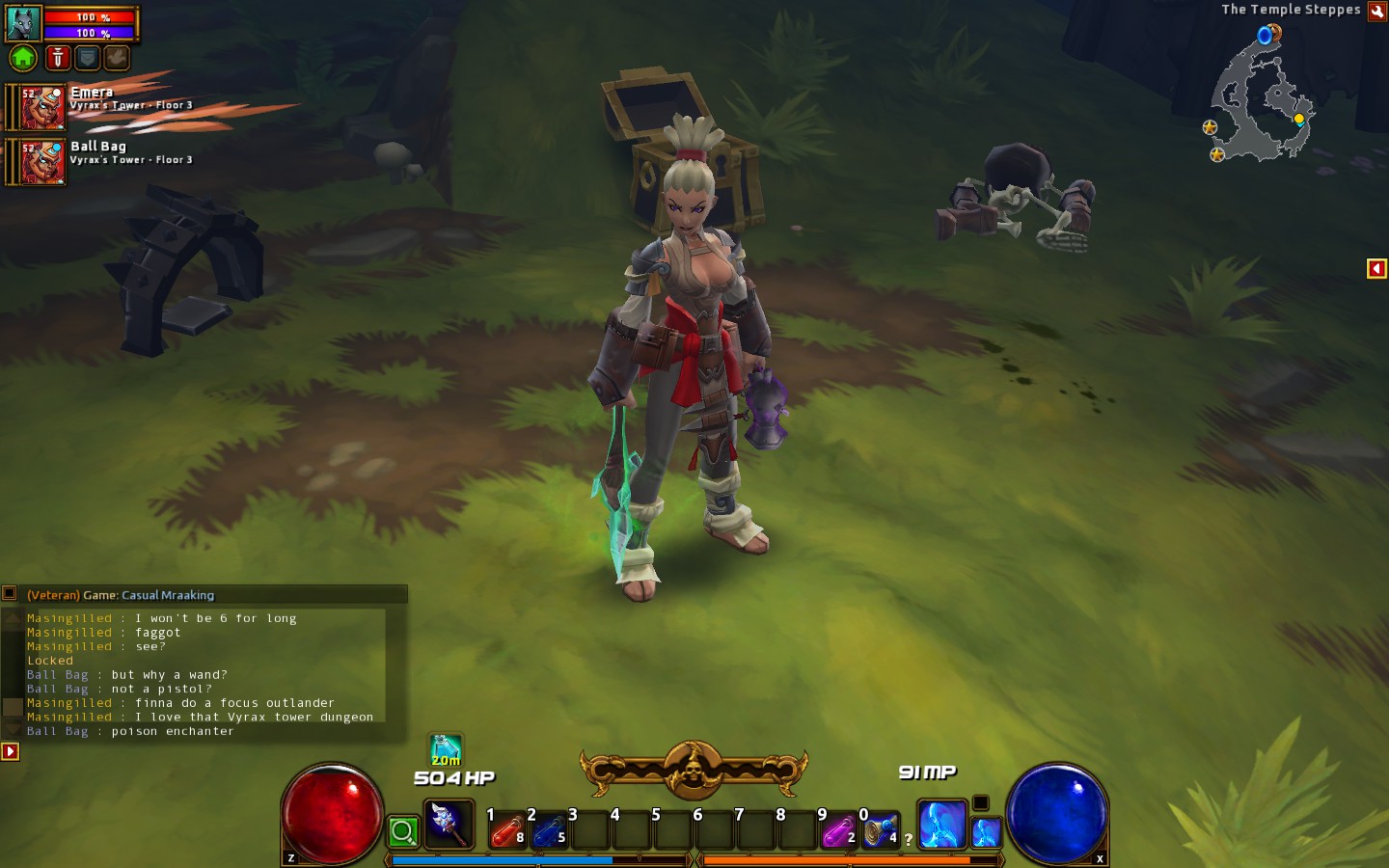
Task: Open the wrench options button
Action: coord(1377,11)
